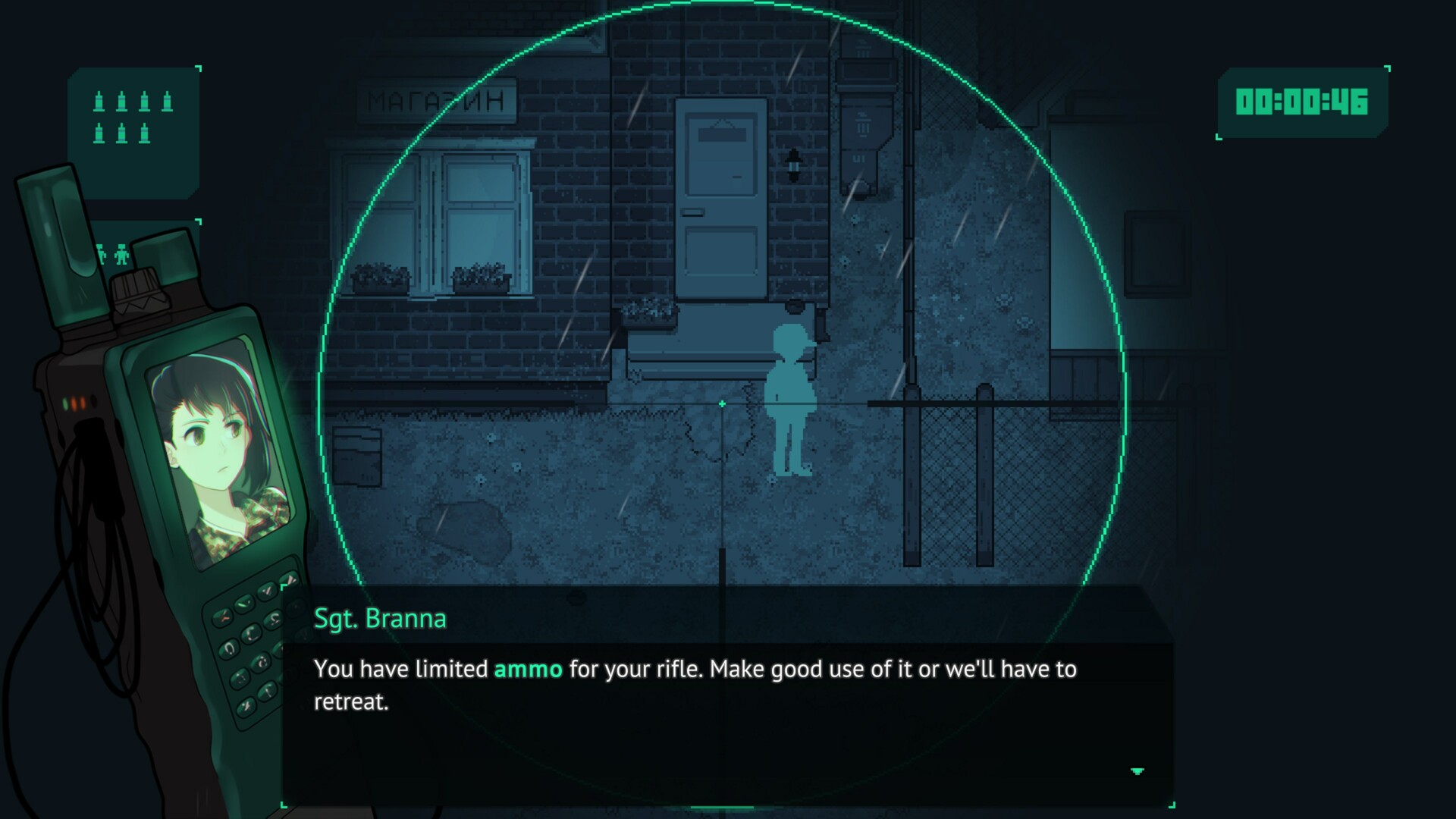Screen dimensions: 1456x819
Task: Toggle the porch lamp beside the blue door
Action: [x=794, y=165]
